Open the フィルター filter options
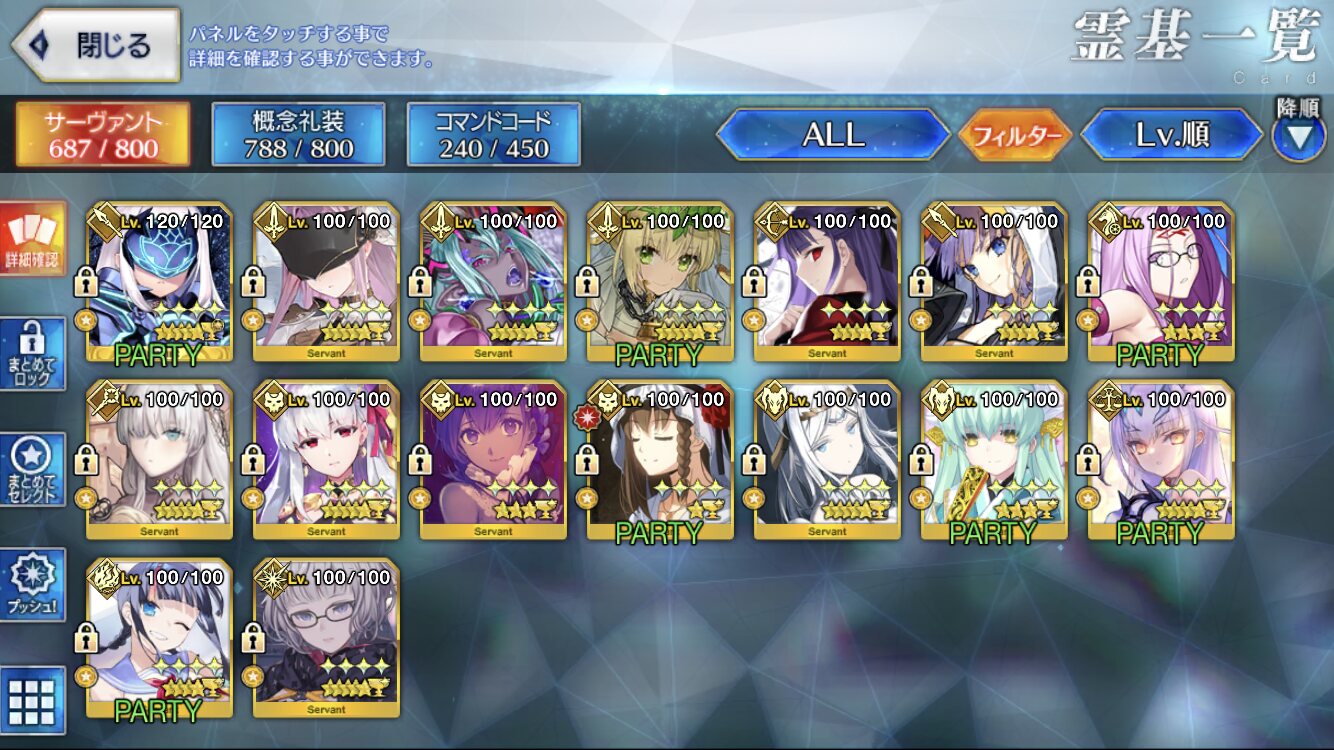The image size is (1334, 750). pyautogui.click(x=1014, y=135)
